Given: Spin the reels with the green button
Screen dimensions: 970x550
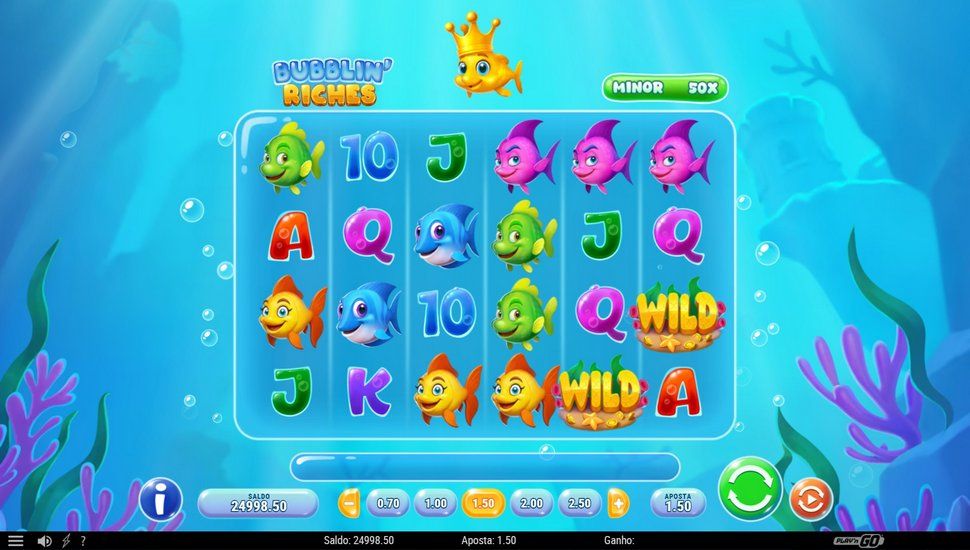Looking at the screenshot, I should click(x=749, y=490).
